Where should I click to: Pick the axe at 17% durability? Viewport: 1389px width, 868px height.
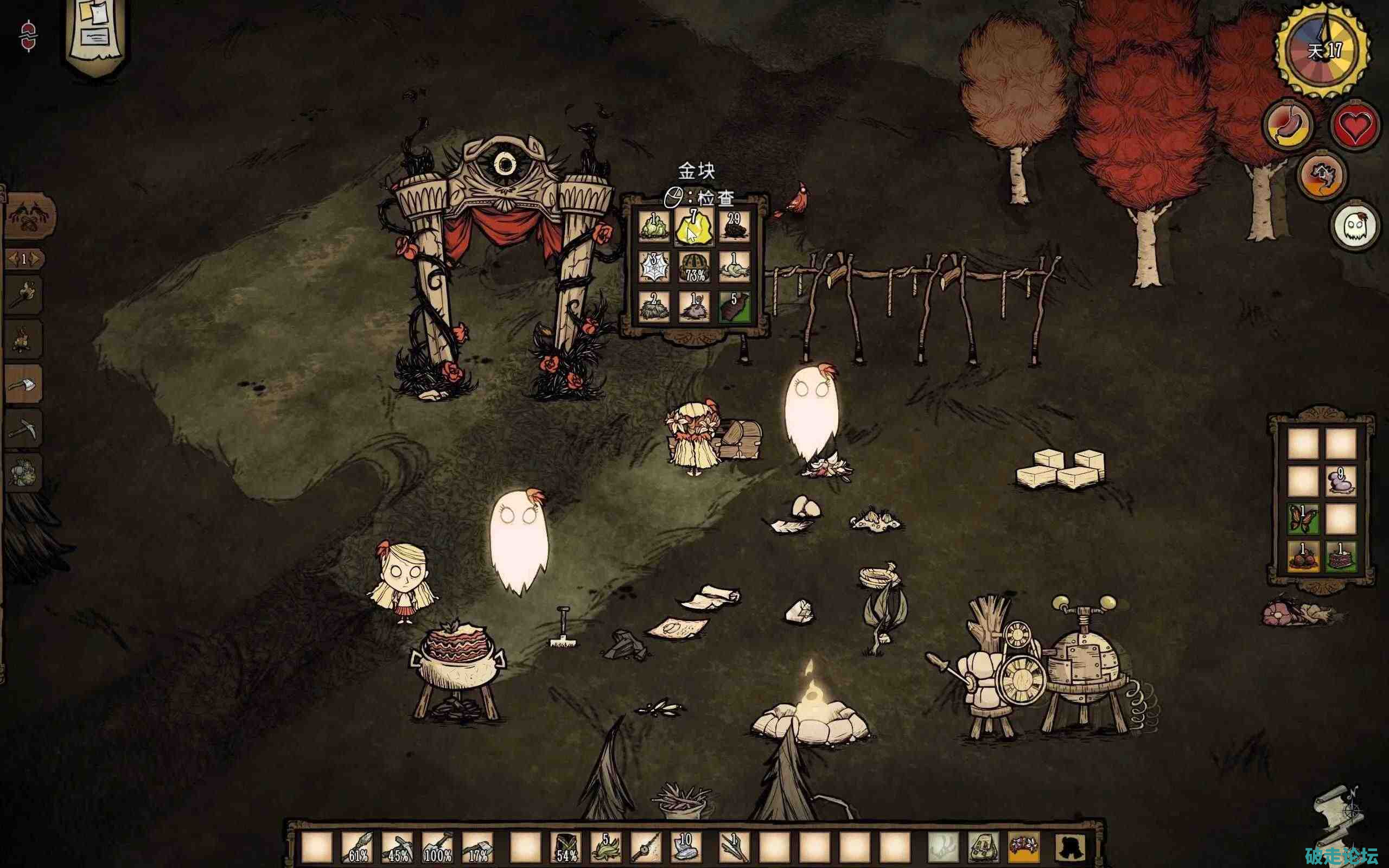[x=477, y=848]
